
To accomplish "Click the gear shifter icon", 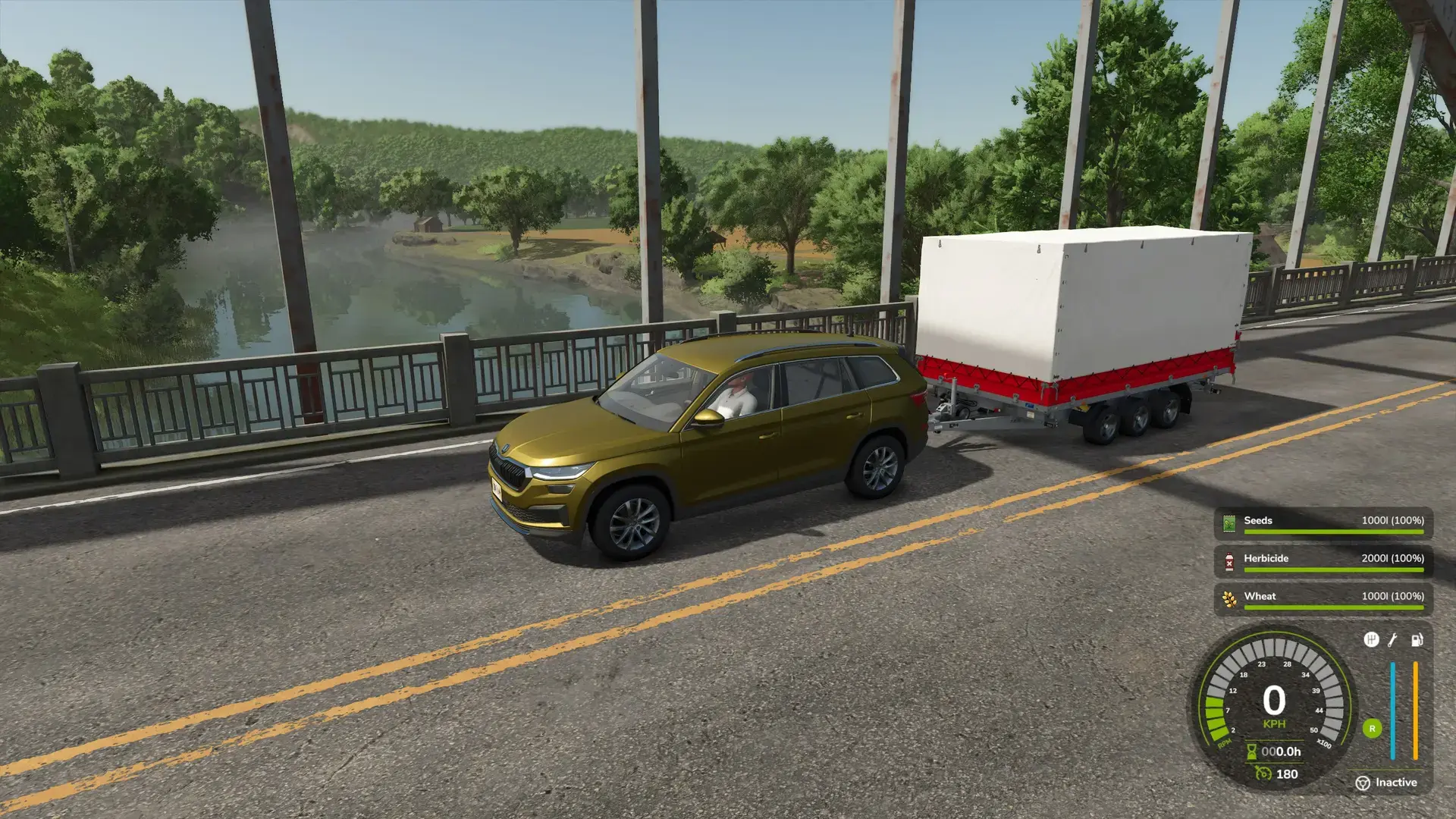I will click(1371, 640).
